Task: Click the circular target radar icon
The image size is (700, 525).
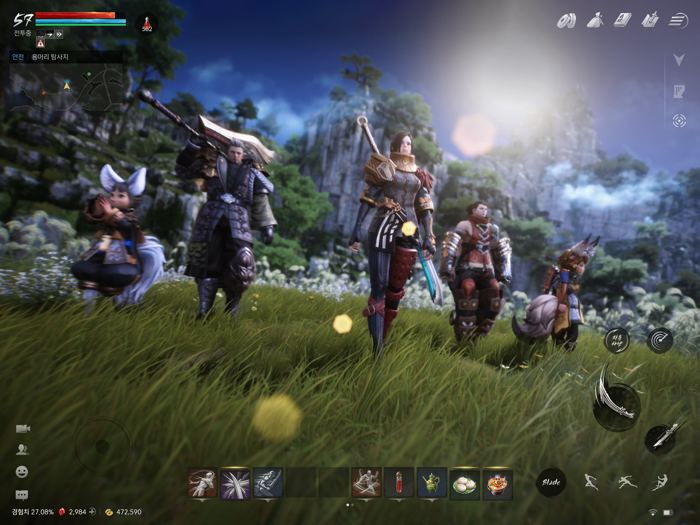Action: (679, 120)
